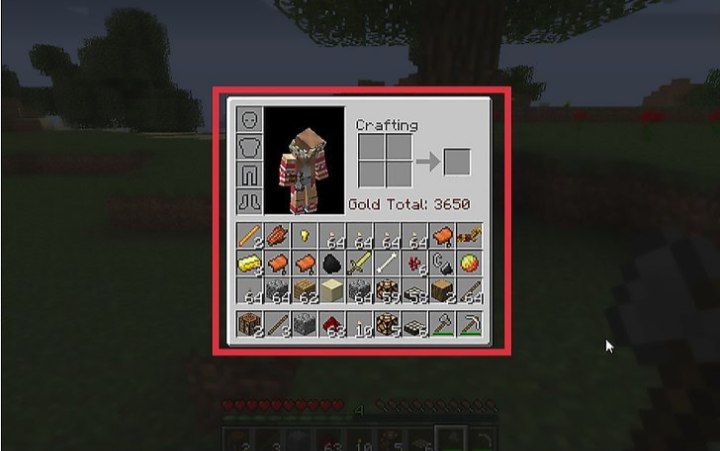This screenshot has height=451, width=720.
Task: Select the wooden planks stack of 62
Action: (304, 292)
